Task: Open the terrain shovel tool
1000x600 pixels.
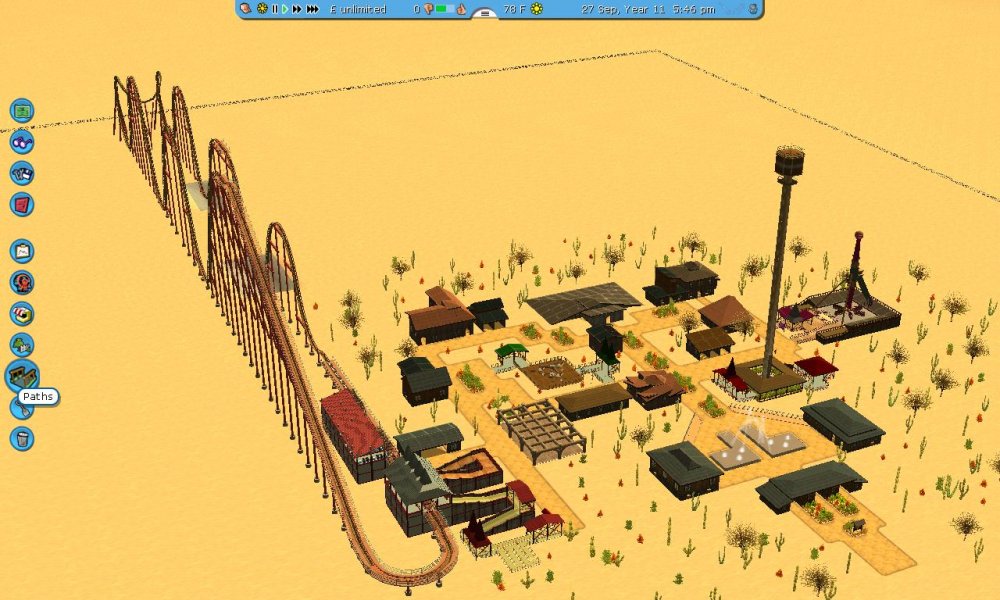Action: pos(20,407)
